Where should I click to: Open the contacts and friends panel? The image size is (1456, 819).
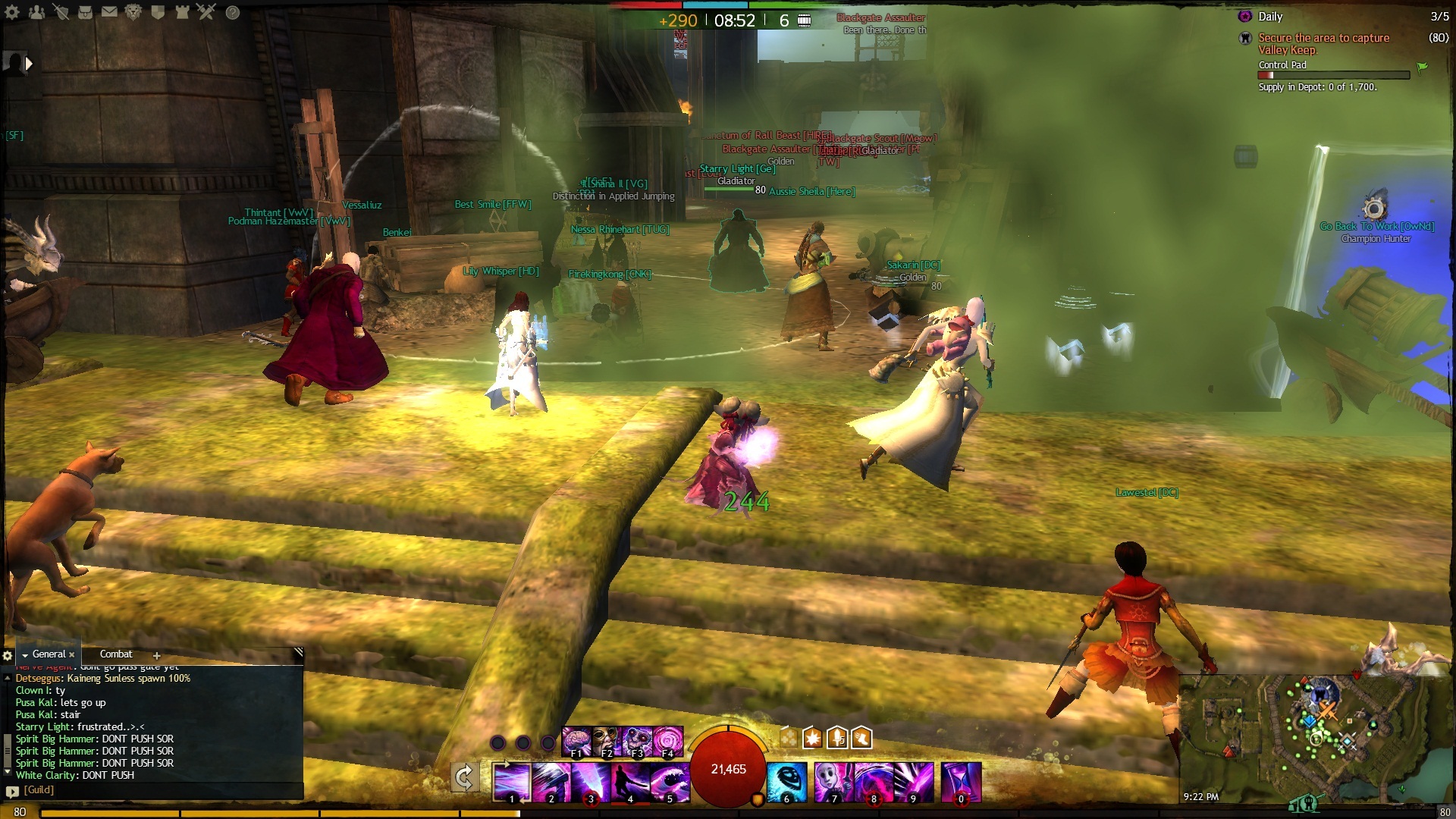[36, 12]
